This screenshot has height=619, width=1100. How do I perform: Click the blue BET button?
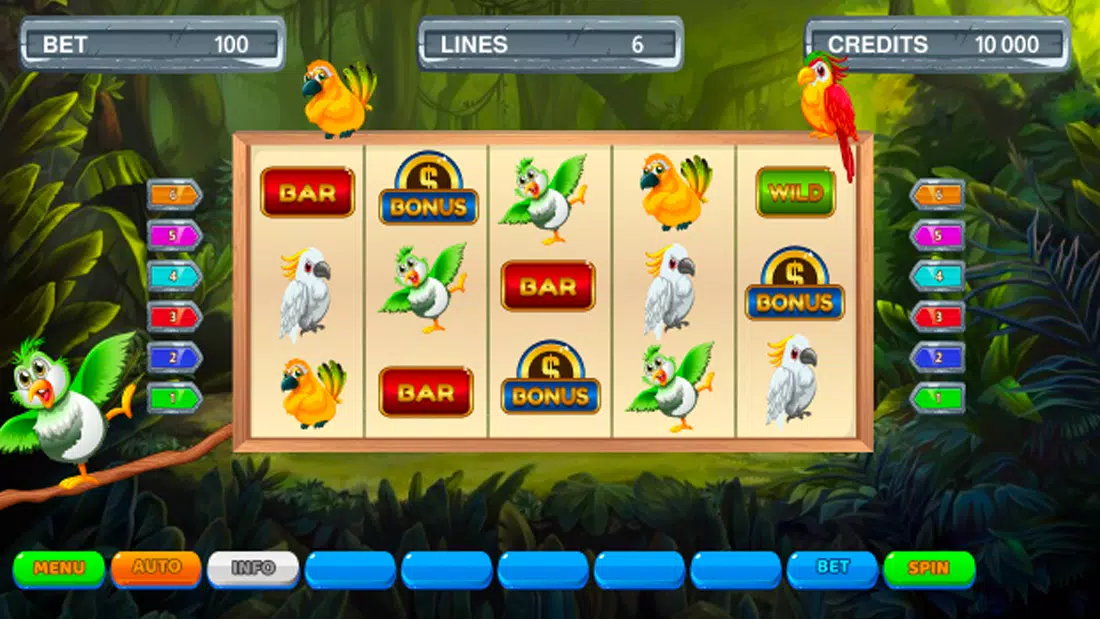coord(832,568)
